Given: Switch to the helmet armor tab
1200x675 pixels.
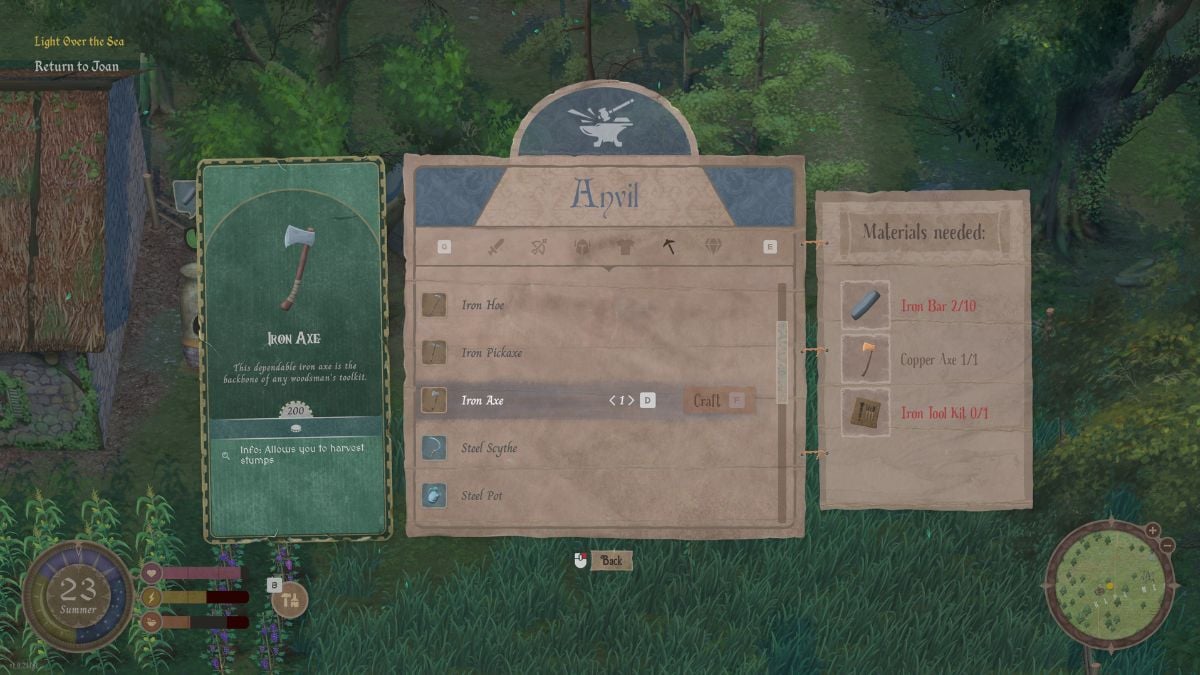Looking at the screenshot, I should 582,246.
